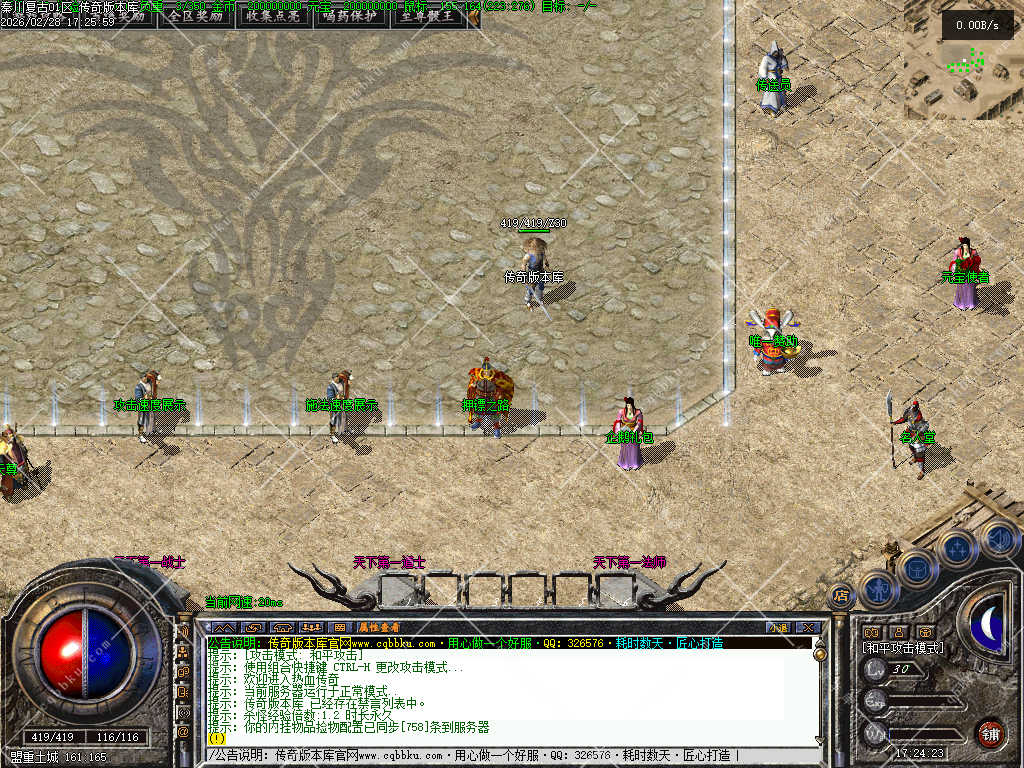The image size is (1024, 768).
Task: Close the chat panel with X
Action: [807, 627]
